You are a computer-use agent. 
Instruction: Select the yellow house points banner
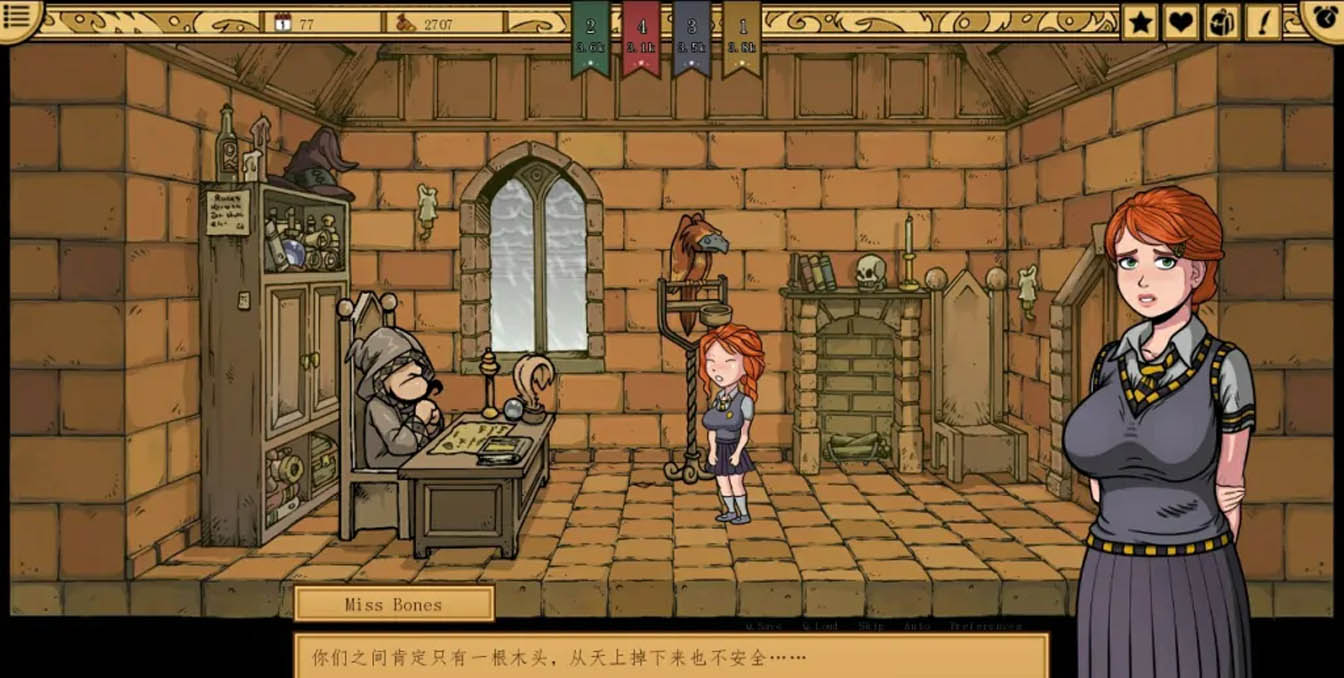coord(742,36)
